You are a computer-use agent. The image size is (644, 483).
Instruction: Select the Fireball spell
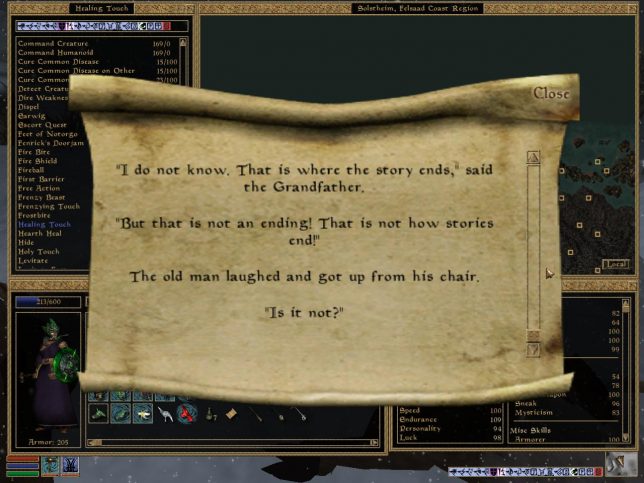point(34,170)
